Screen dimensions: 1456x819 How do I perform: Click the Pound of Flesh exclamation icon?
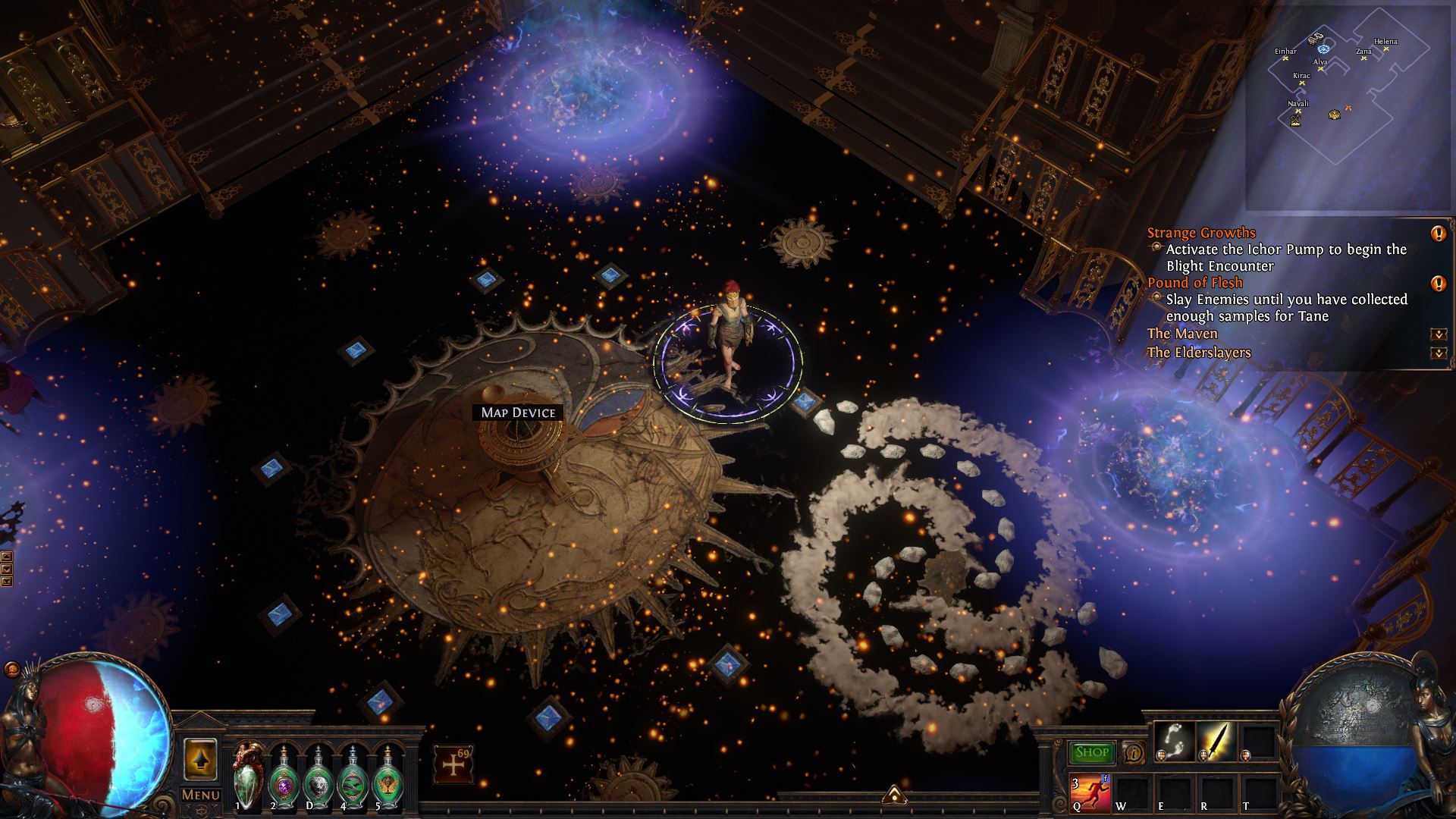point(1438,284)
